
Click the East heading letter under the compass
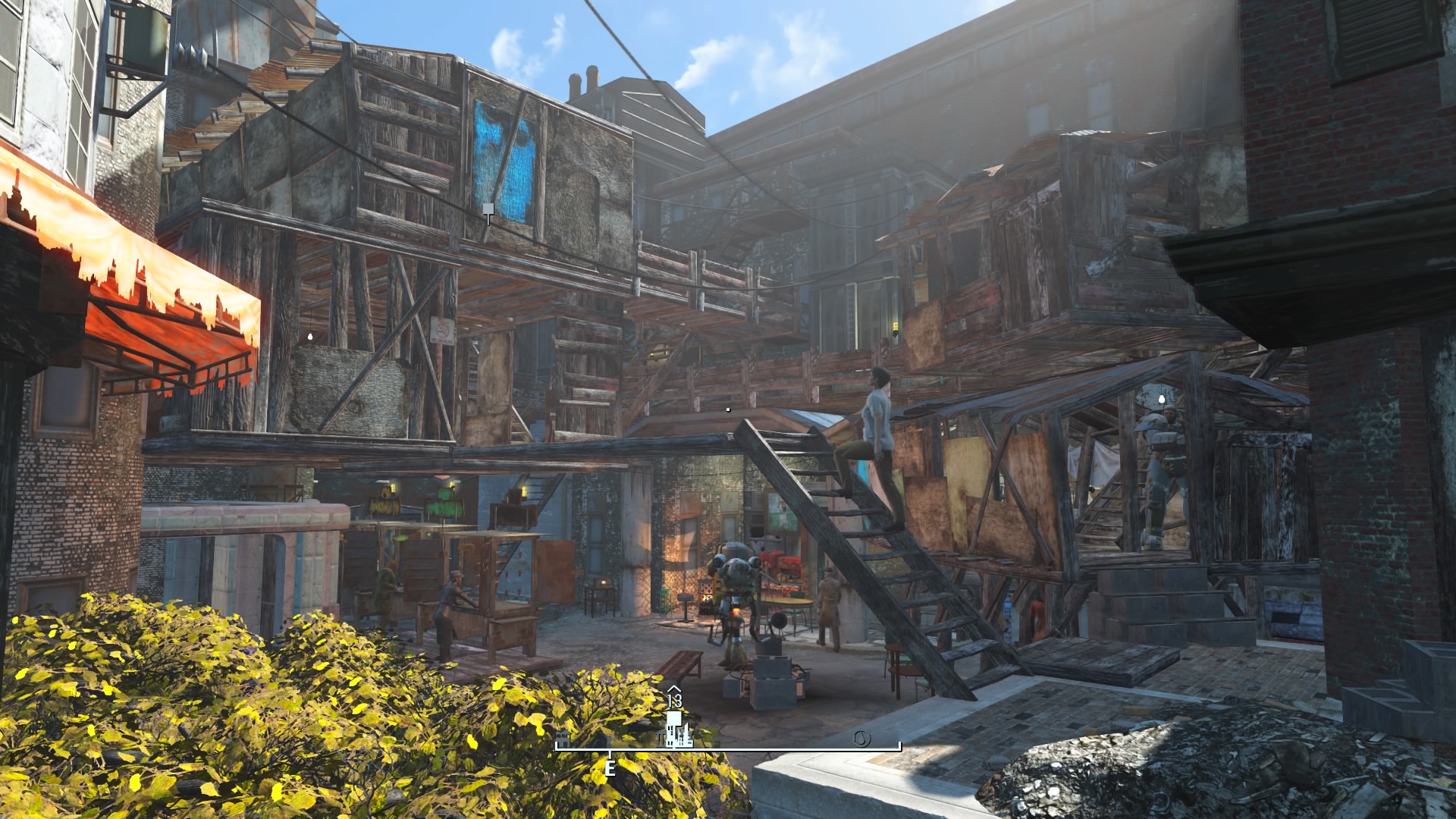click(610, 768)
